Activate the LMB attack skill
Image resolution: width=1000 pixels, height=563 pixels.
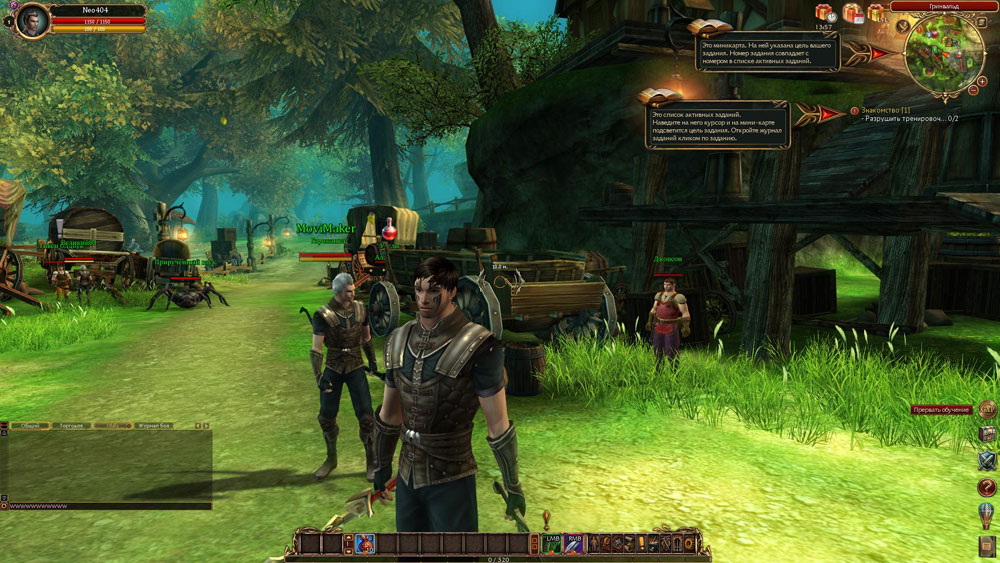(552, 543)
